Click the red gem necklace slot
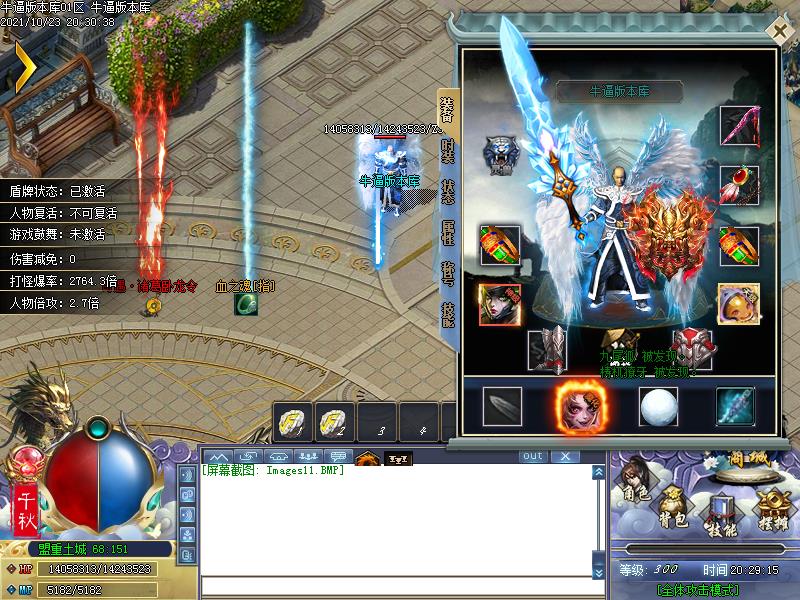The width and height of the screenshot is (800, 600). (739, 185)
